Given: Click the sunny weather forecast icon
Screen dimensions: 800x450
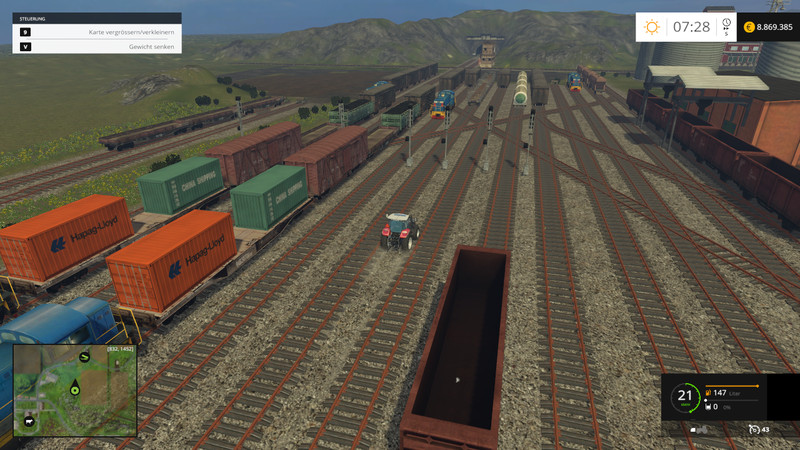Looking at the screenshot, I should click(652, 27).
